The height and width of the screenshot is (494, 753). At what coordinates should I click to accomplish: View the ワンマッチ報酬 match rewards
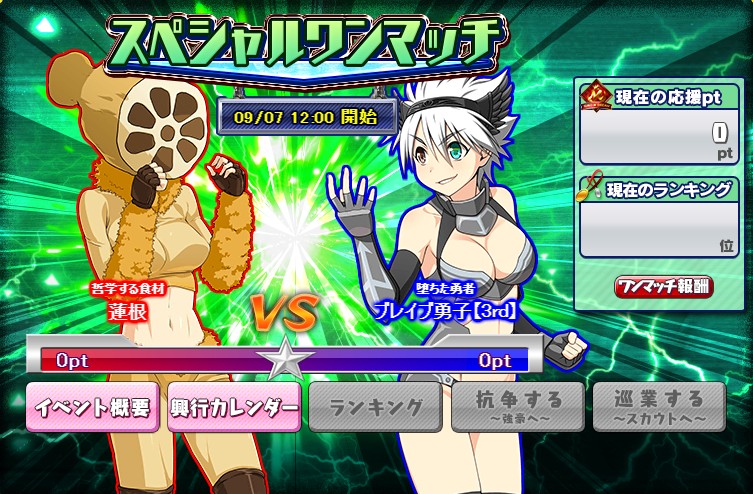click(x=664, y=287)
